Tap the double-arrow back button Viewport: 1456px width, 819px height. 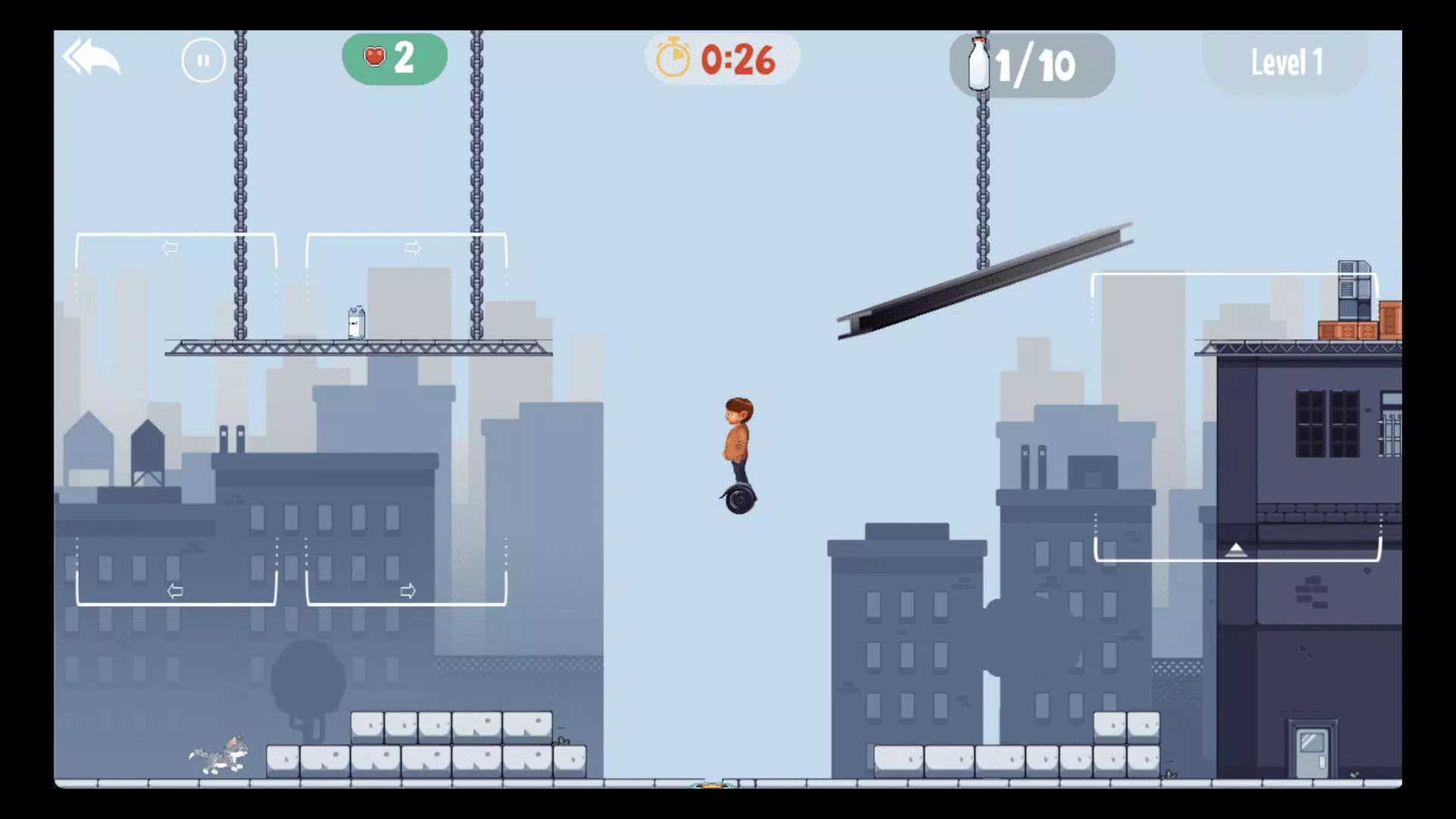point(91,58)
